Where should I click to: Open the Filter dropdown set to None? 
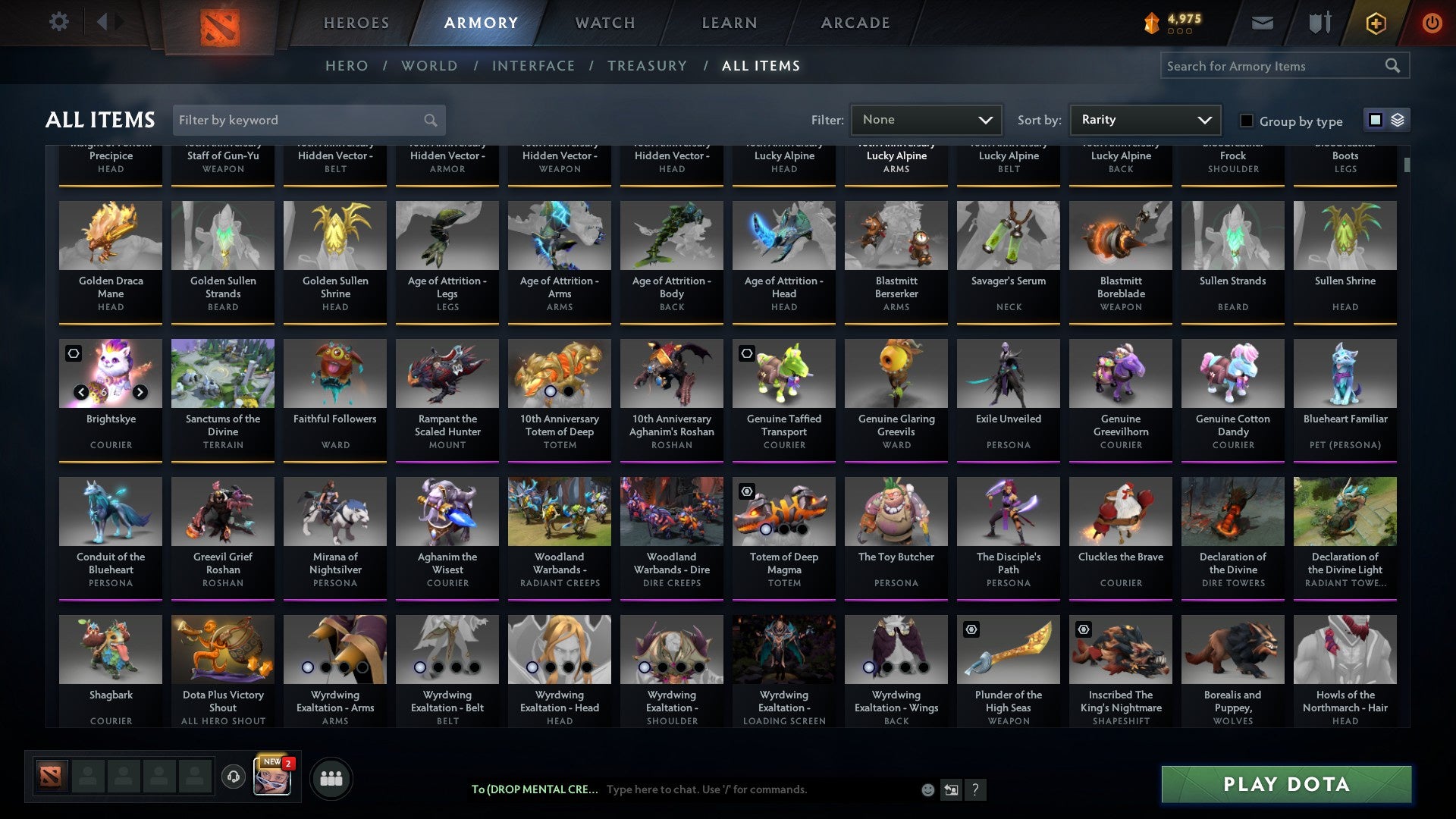coord(925,120)
